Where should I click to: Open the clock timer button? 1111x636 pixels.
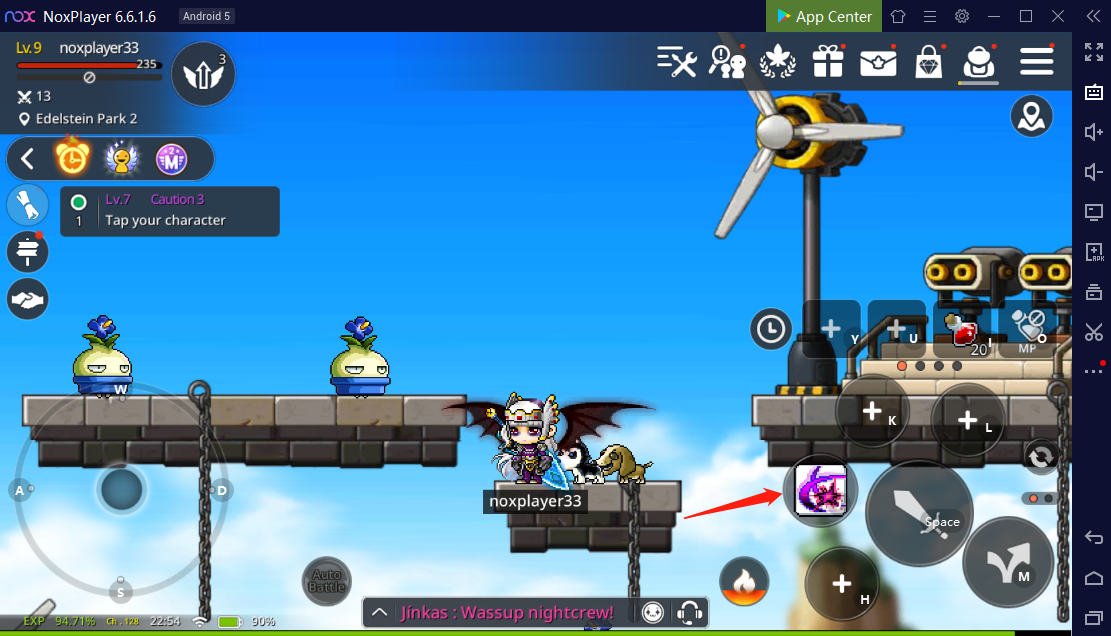(x=772, y=328)
